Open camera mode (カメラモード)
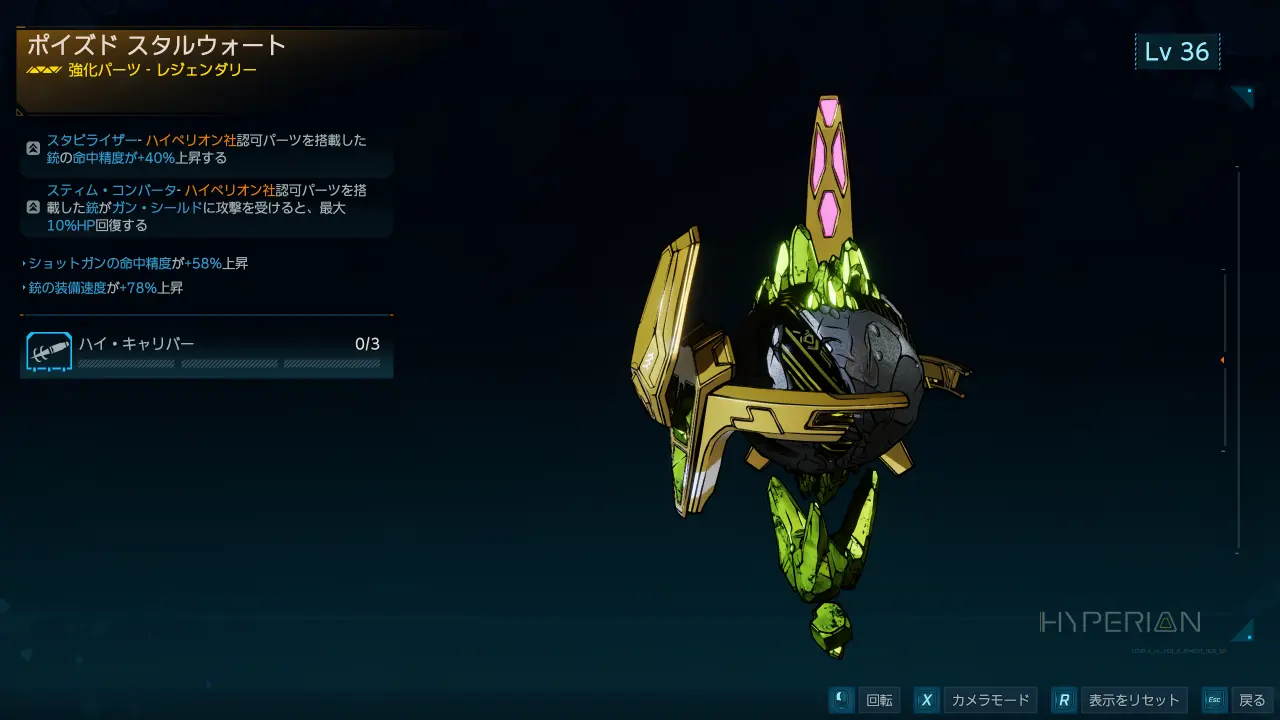Image resolution: width=1280 pixels, height=720 pixels. [988, 700]
